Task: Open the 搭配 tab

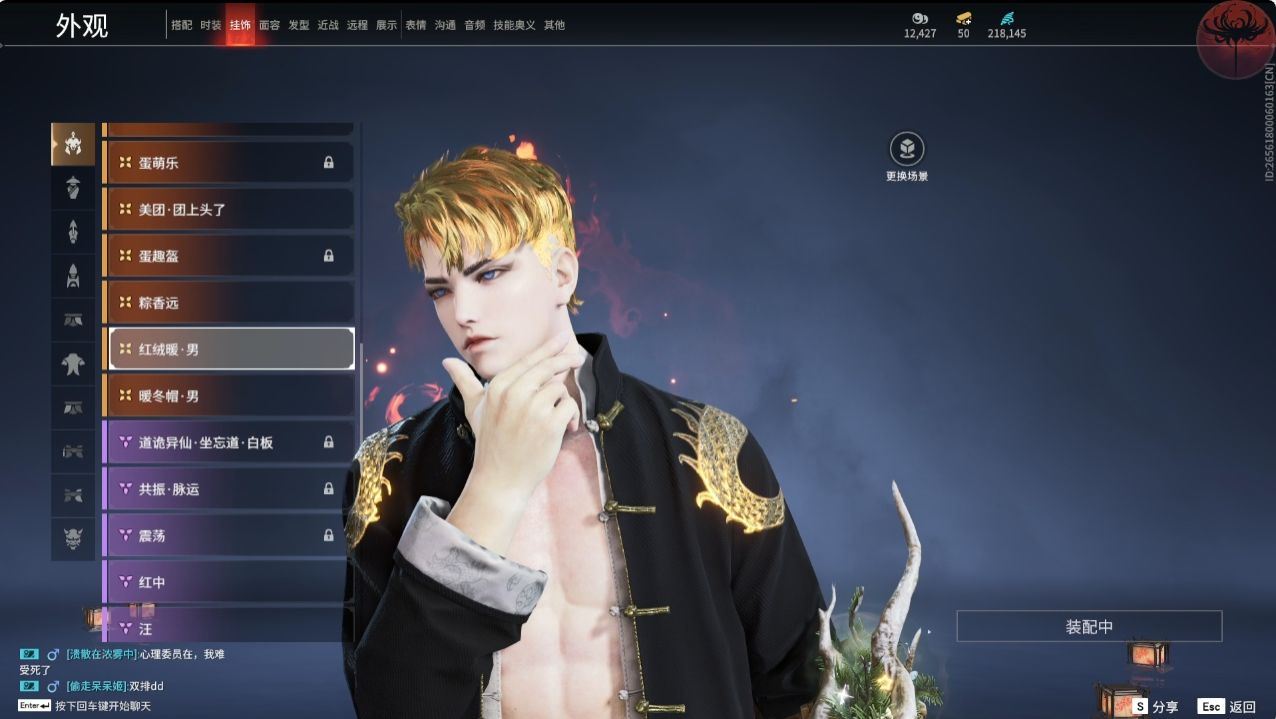Action: [x=181, y=25]
